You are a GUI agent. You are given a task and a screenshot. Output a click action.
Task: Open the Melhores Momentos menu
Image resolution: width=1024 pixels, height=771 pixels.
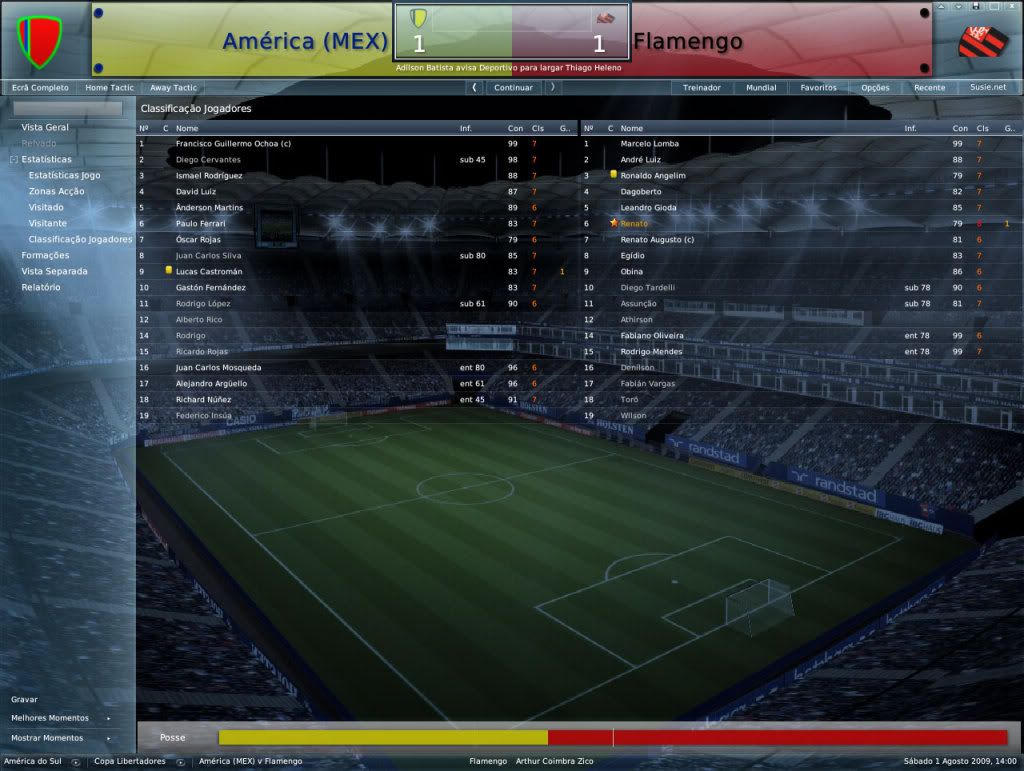pos(50,718)
